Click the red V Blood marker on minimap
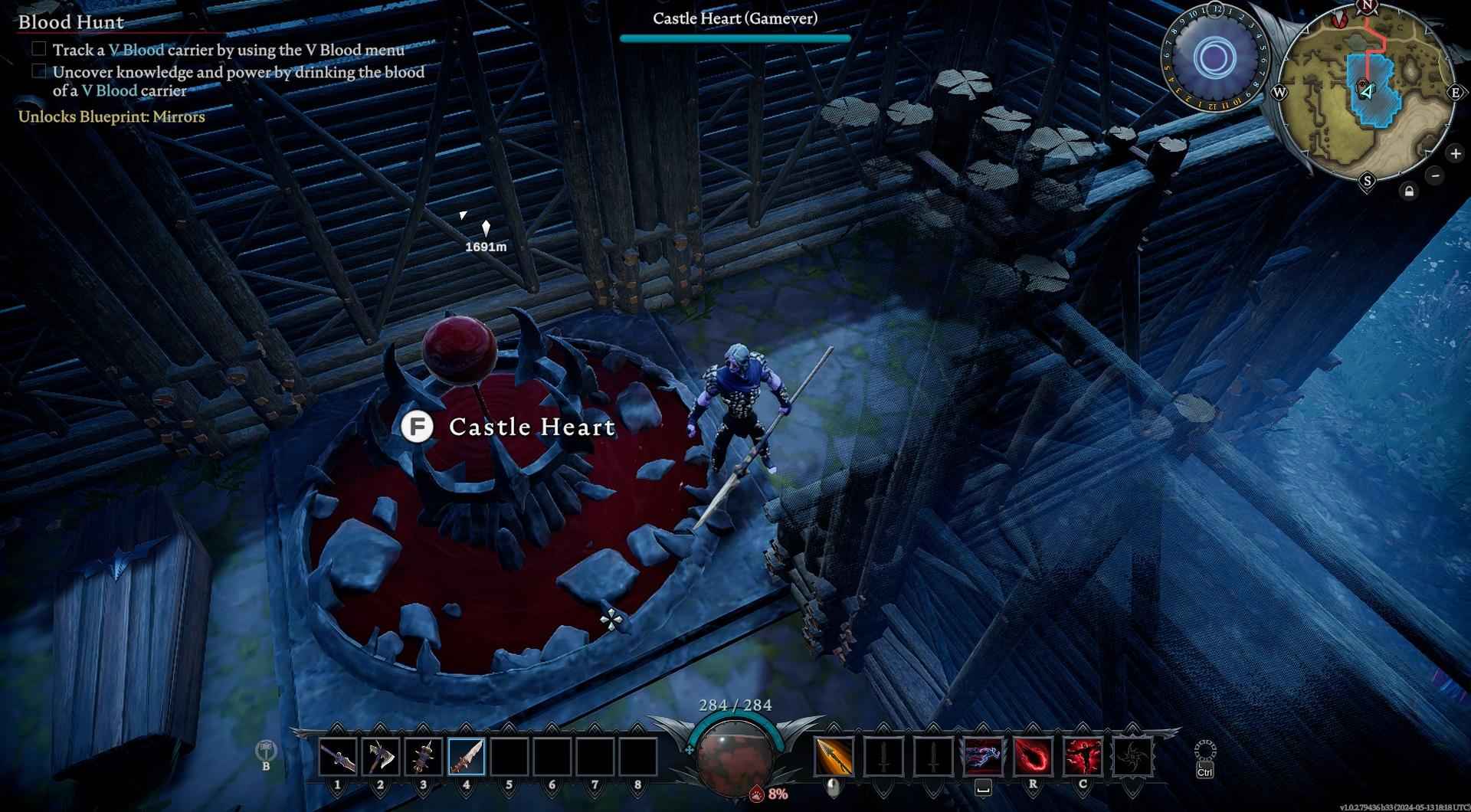Screen dimensions: 1471x812 tap(1339, 21)
